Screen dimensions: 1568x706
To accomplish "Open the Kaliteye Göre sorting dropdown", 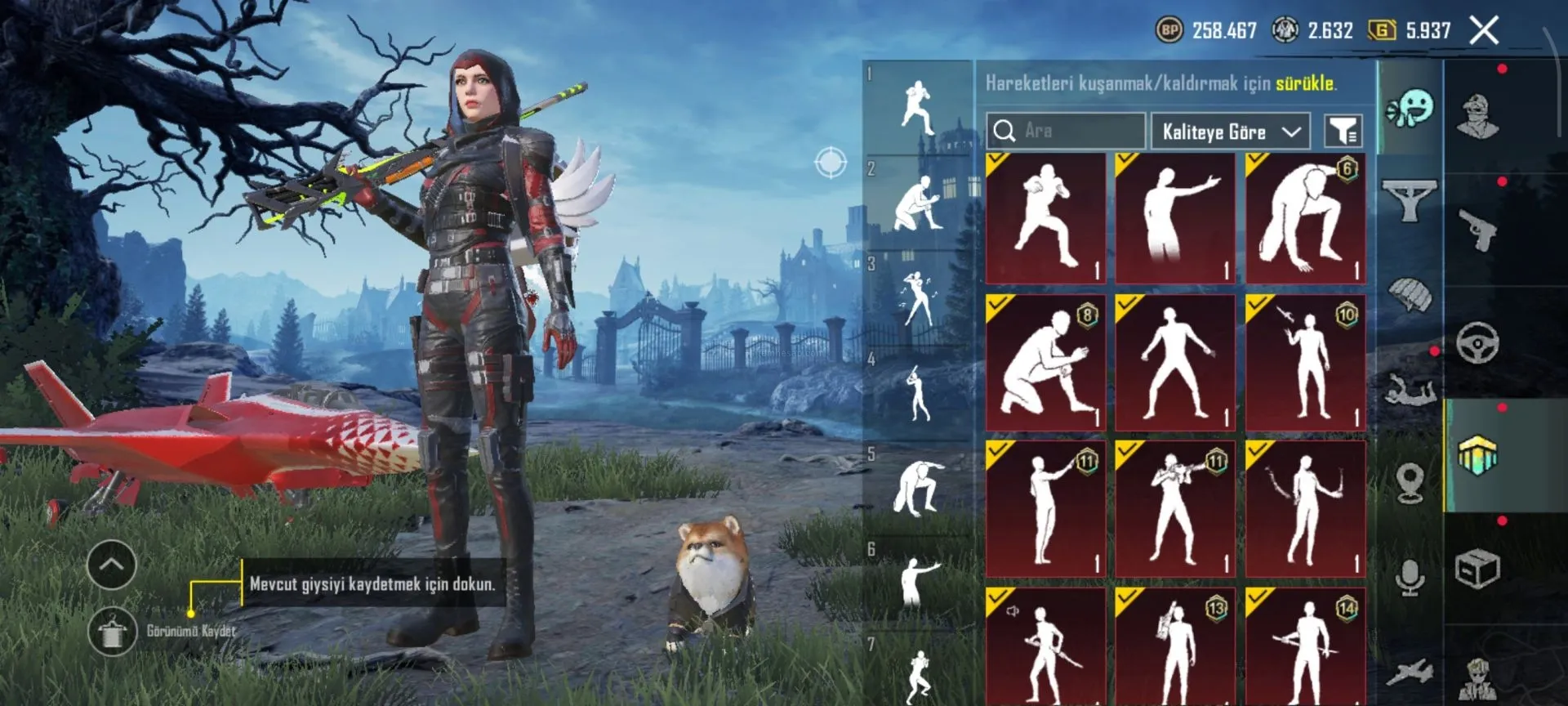I will pyautogui.click(x=1230, y=132).
